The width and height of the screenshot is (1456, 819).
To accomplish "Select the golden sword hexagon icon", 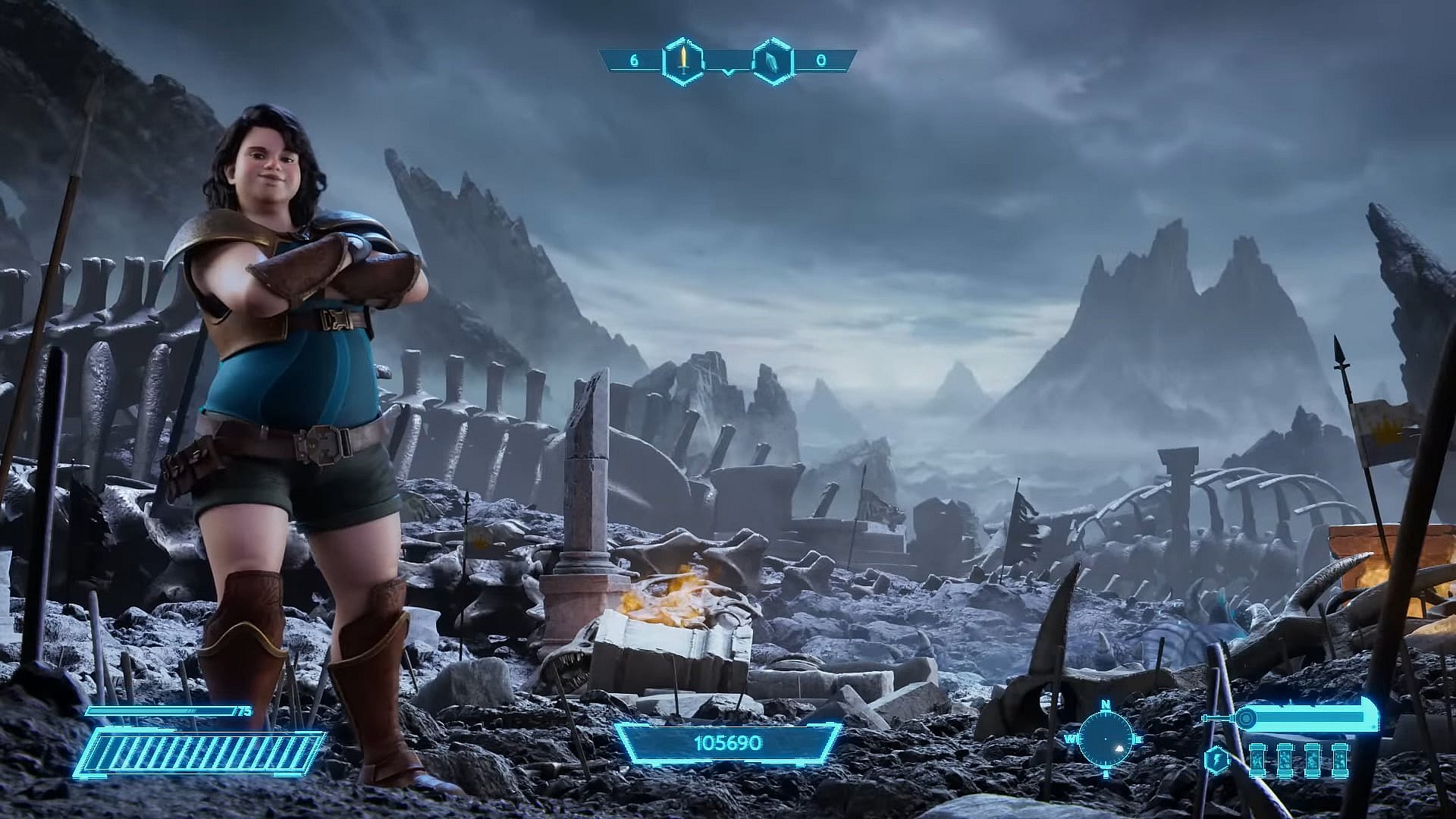I will coord(683,60).
